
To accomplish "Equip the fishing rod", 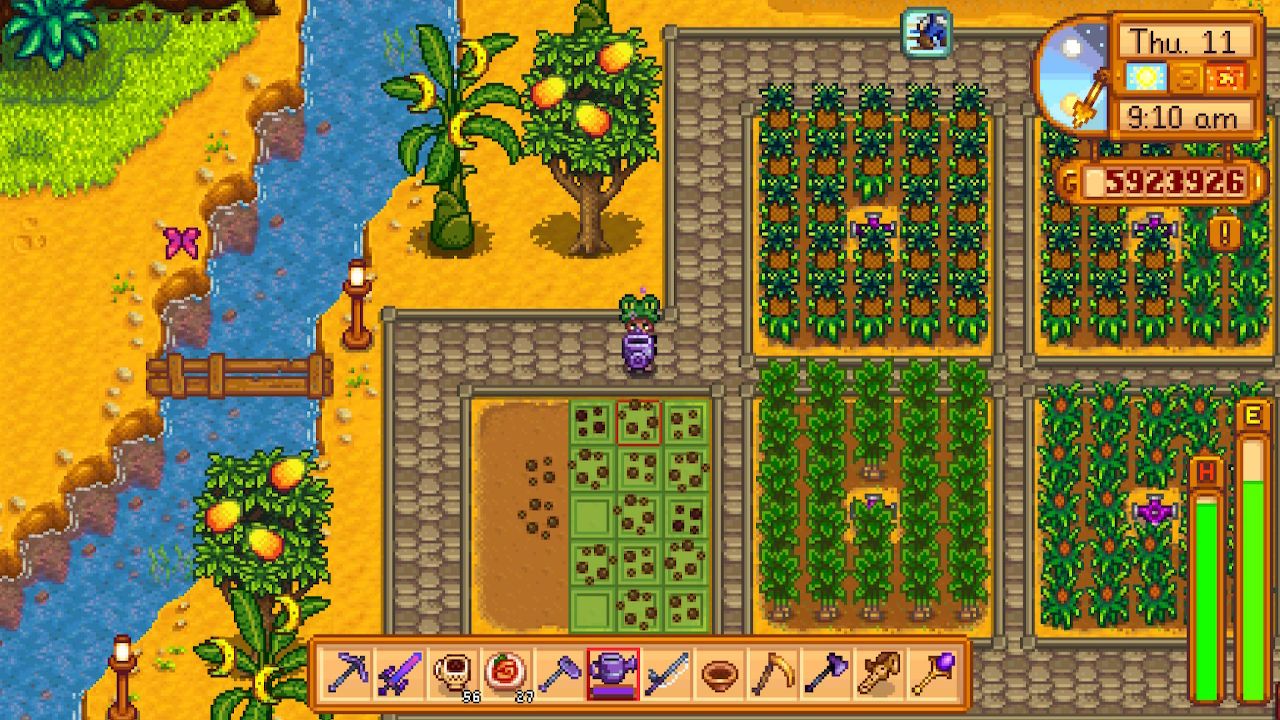I will pos(665,674).
